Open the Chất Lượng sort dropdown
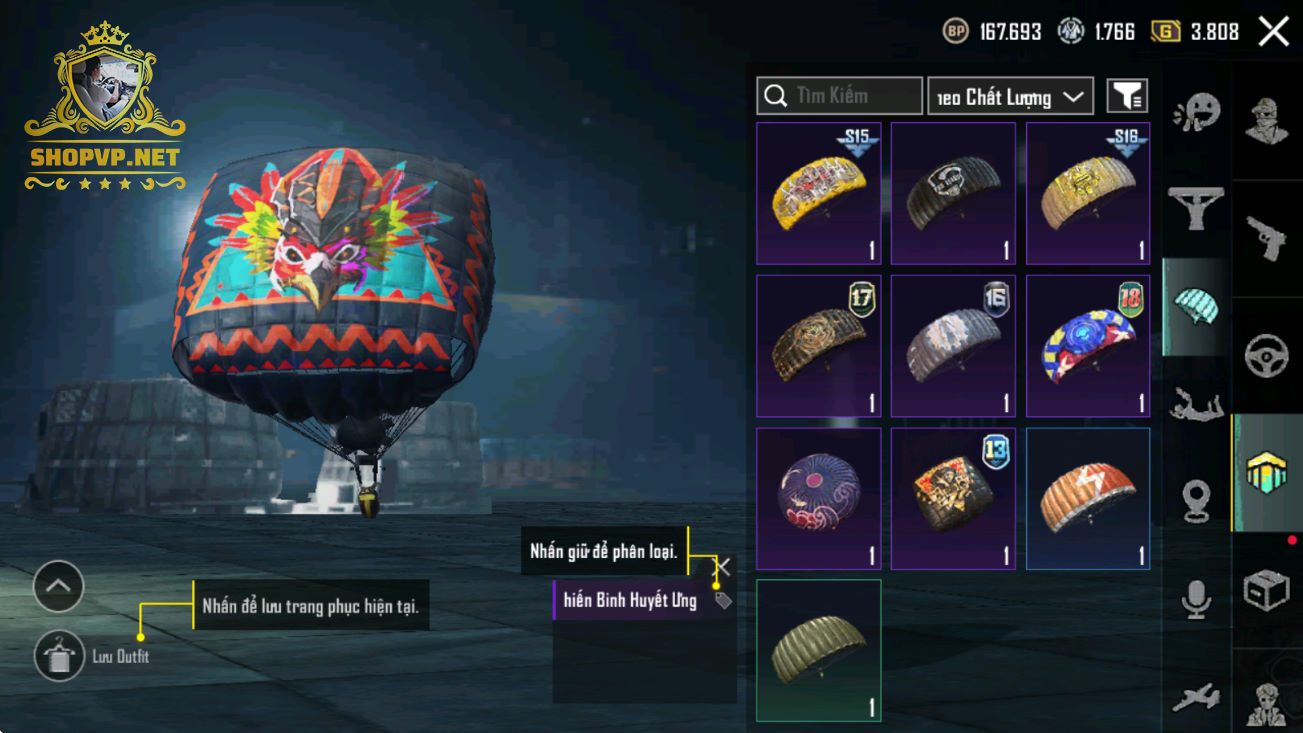 point(1010,96)
